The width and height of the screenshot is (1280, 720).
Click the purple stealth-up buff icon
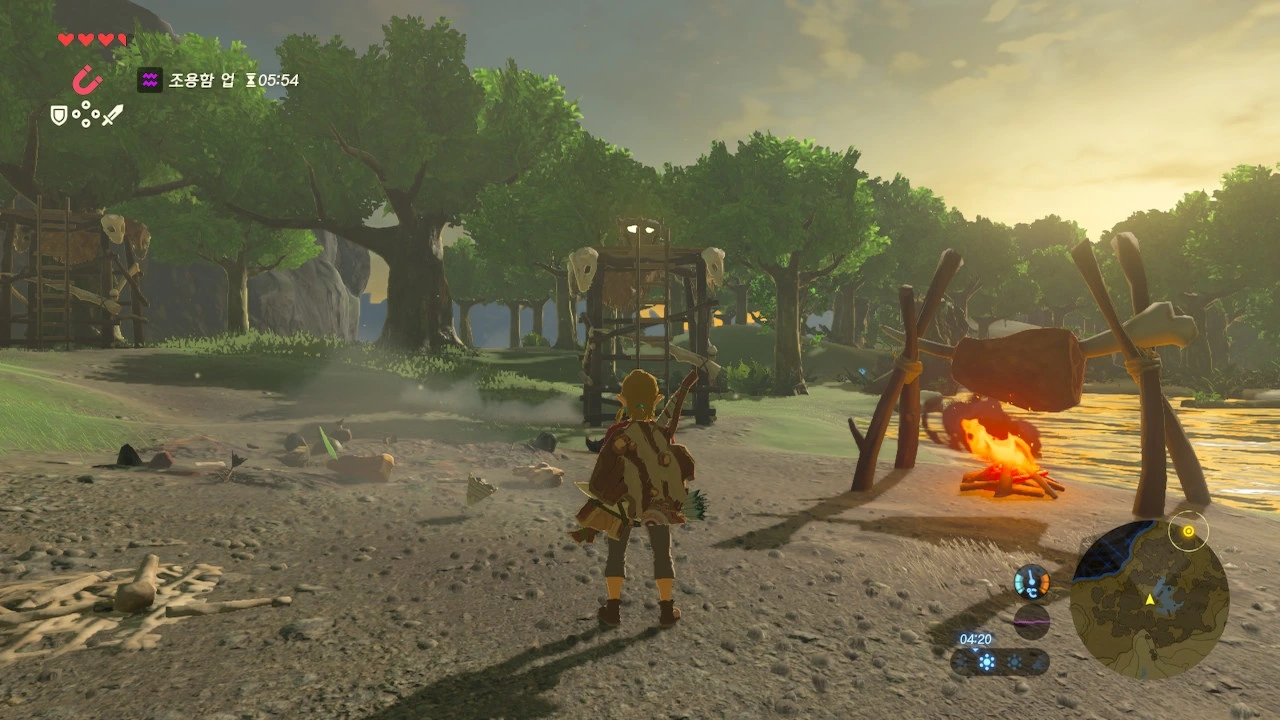[x=150, y=80]
